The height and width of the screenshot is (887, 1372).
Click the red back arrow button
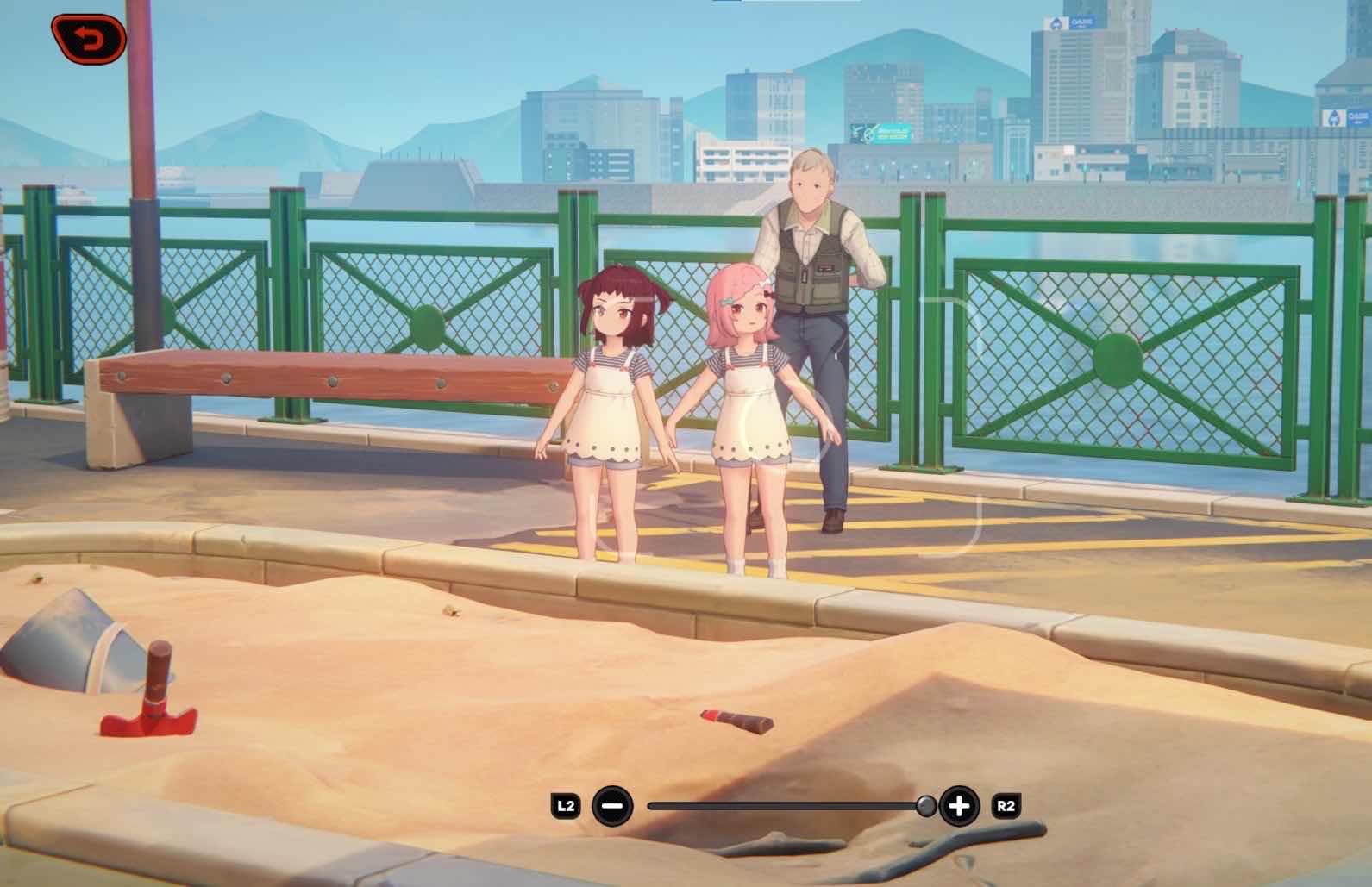(89, 36)
